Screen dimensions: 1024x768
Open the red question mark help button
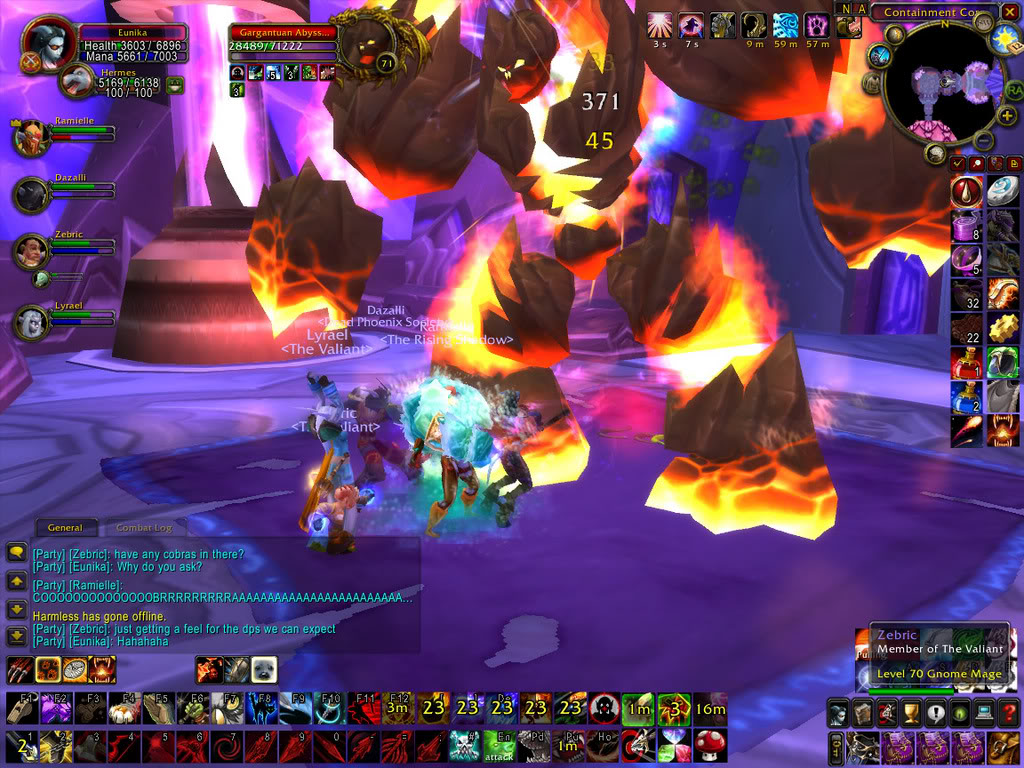[1009, 714]
